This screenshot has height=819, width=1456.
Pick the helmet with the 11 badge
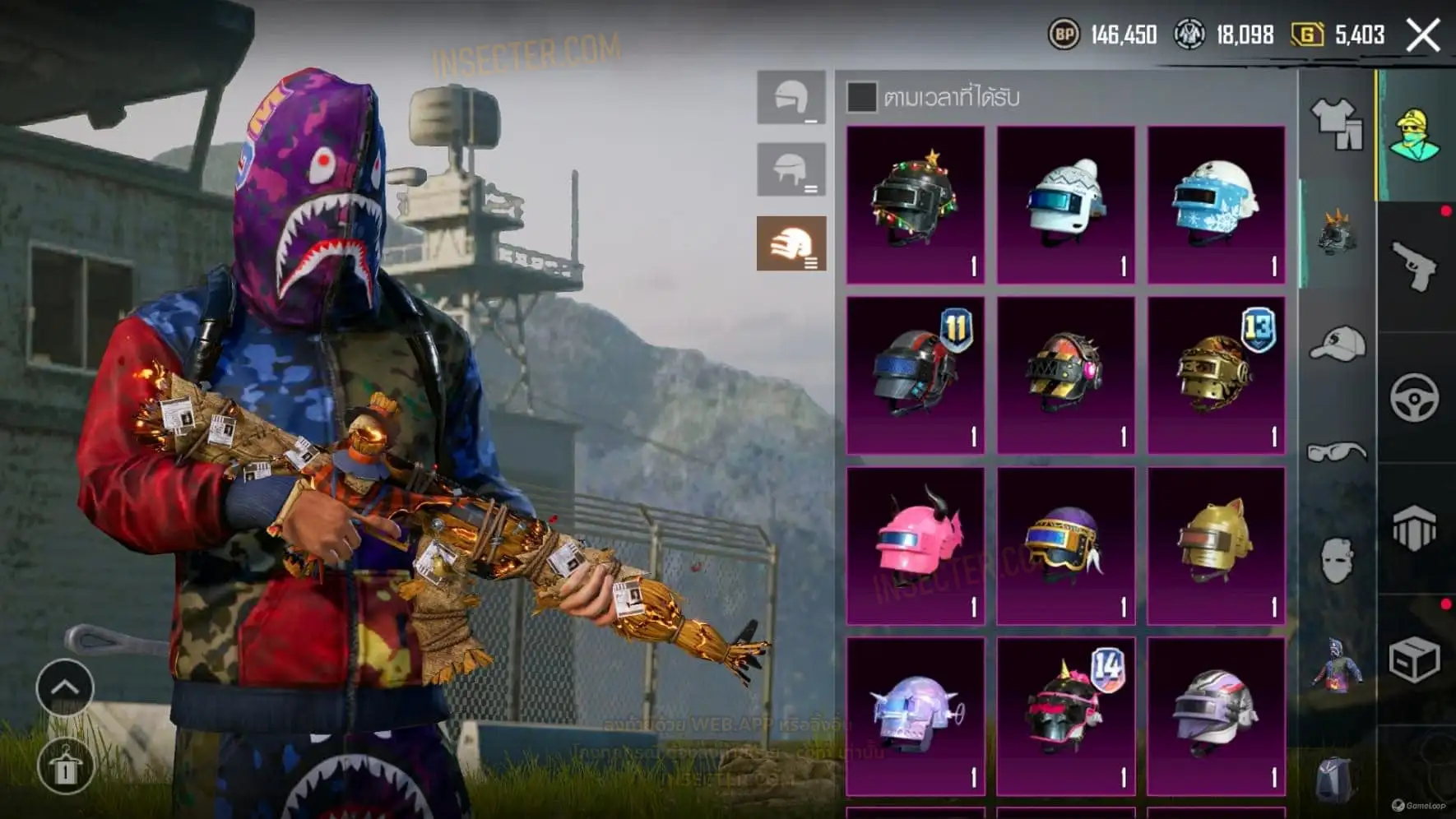tap(915, 375)
